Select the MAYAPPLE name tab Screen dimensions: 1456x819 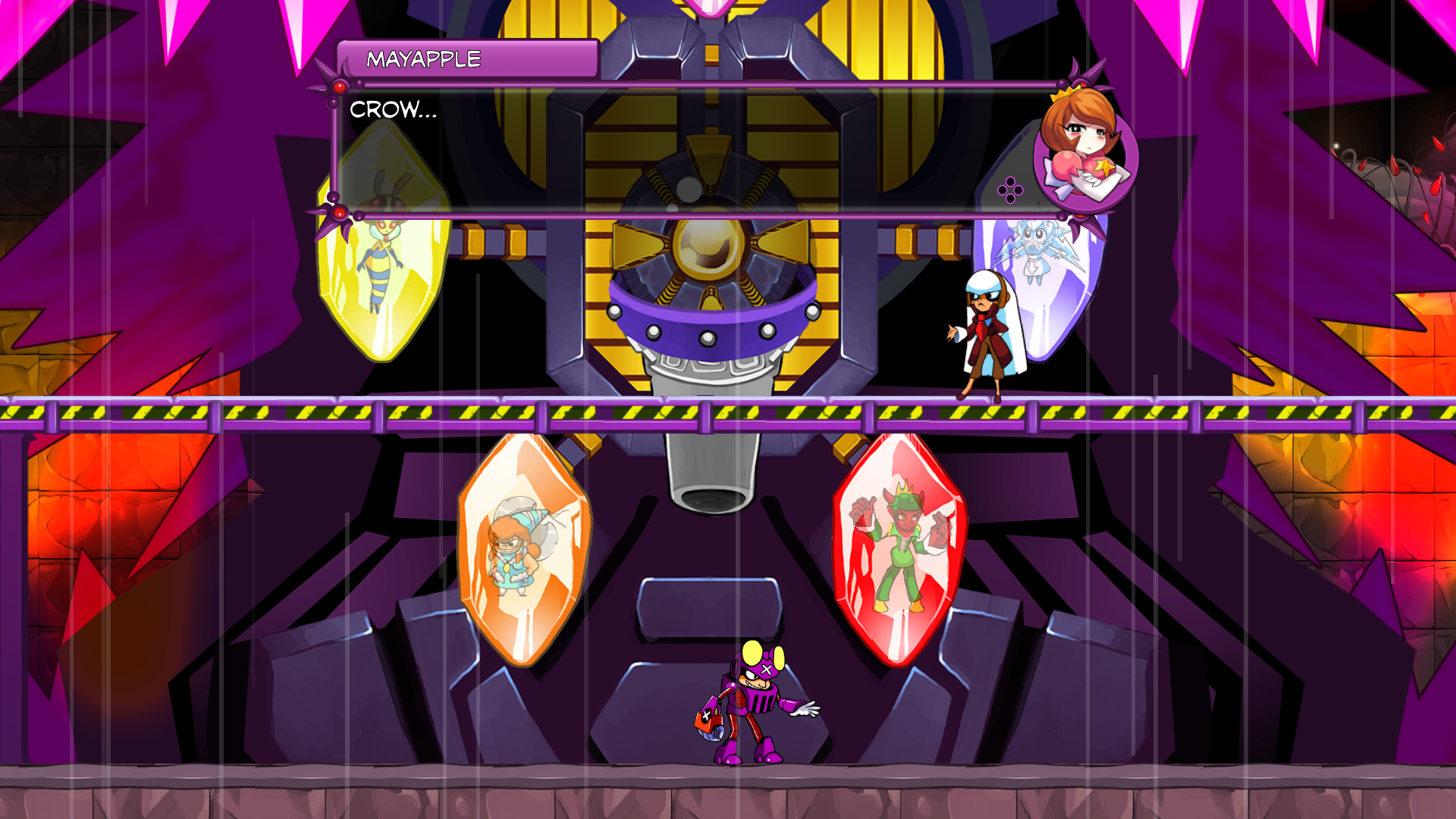click(x=422, y=56)
